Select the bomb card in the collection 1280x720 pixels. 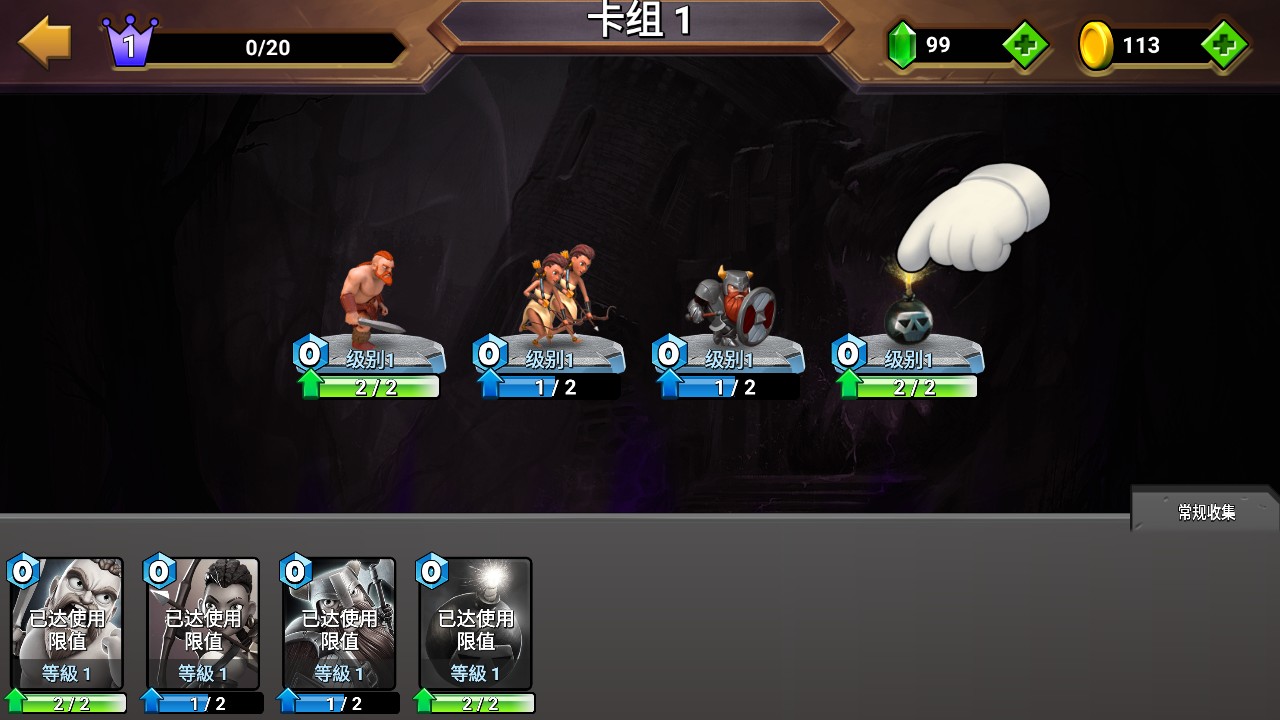[x=475, y=625]
